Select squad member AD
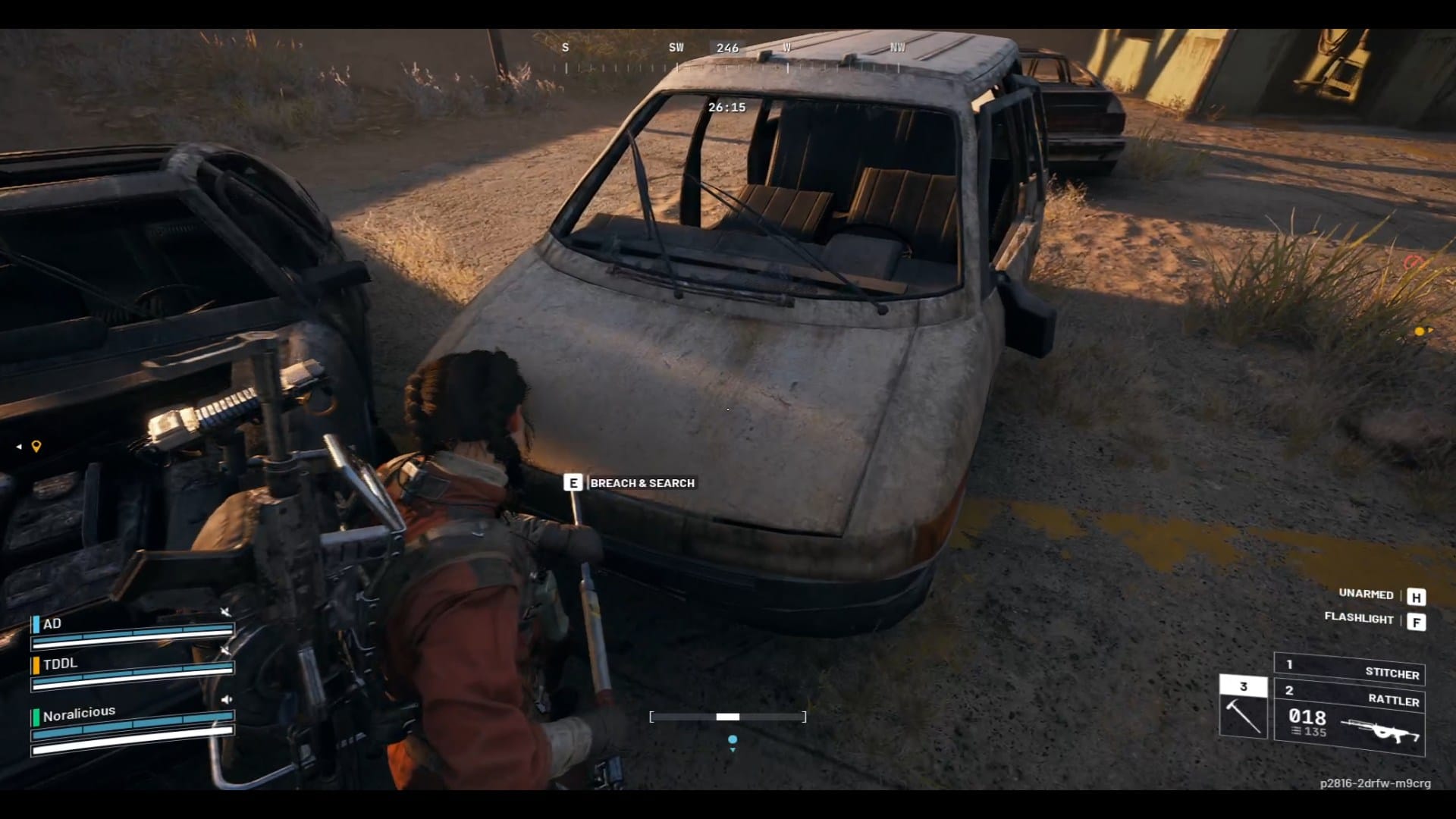The width and height of the screenshot is (1456, 819). click(x=52, y=624)
